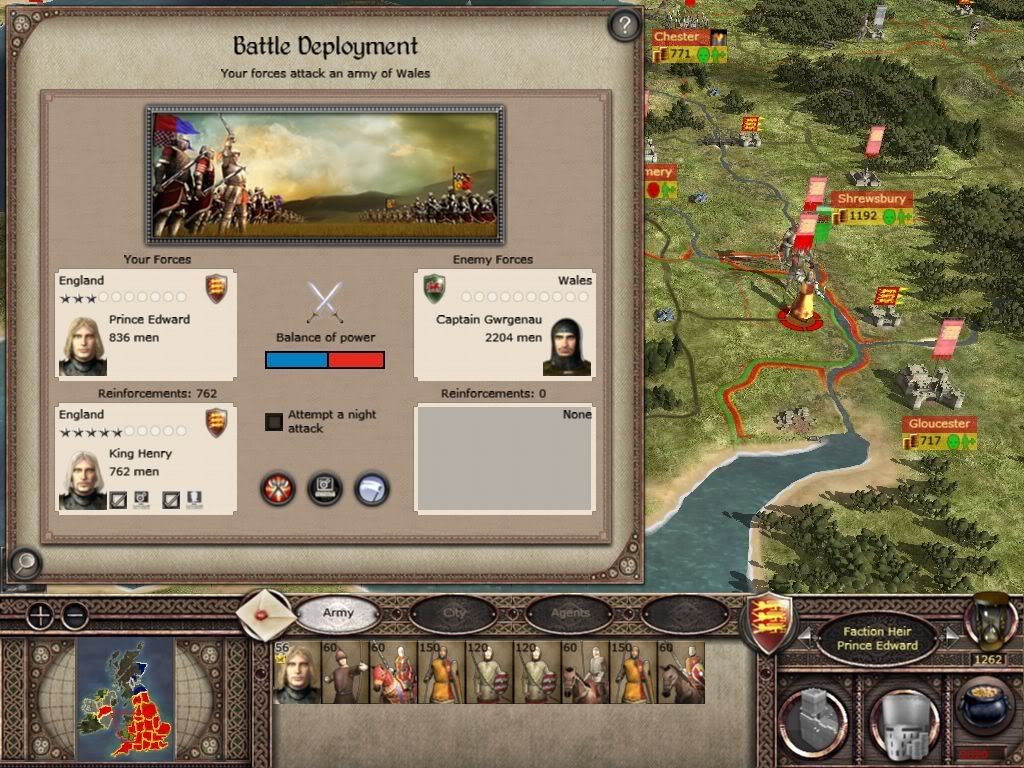Withdraw from battle with the retreat button

pyautogui.click(x=371, y=488)
